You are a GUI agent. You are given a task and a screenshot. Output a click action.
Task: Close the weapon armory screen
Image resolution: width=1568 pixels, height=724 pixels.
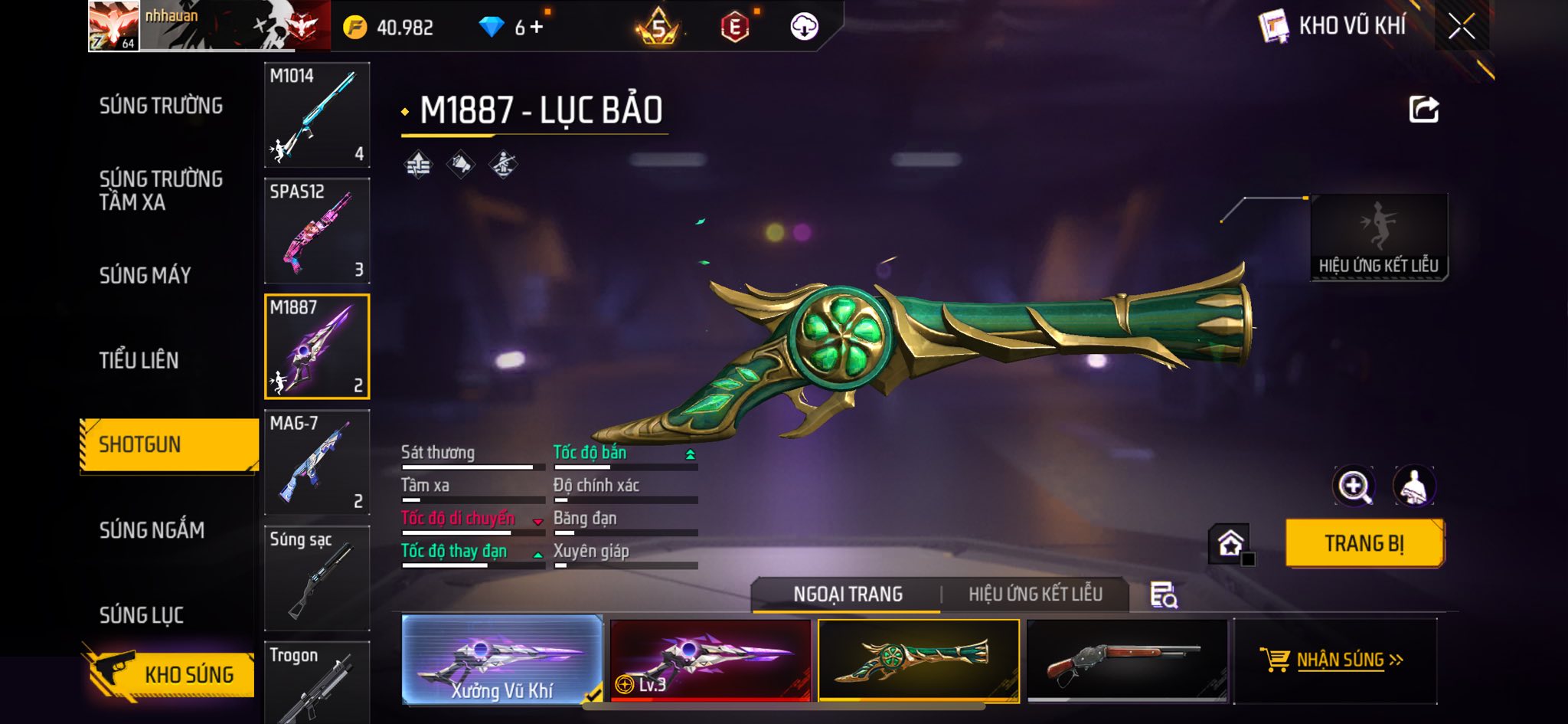pos(1461,27)
